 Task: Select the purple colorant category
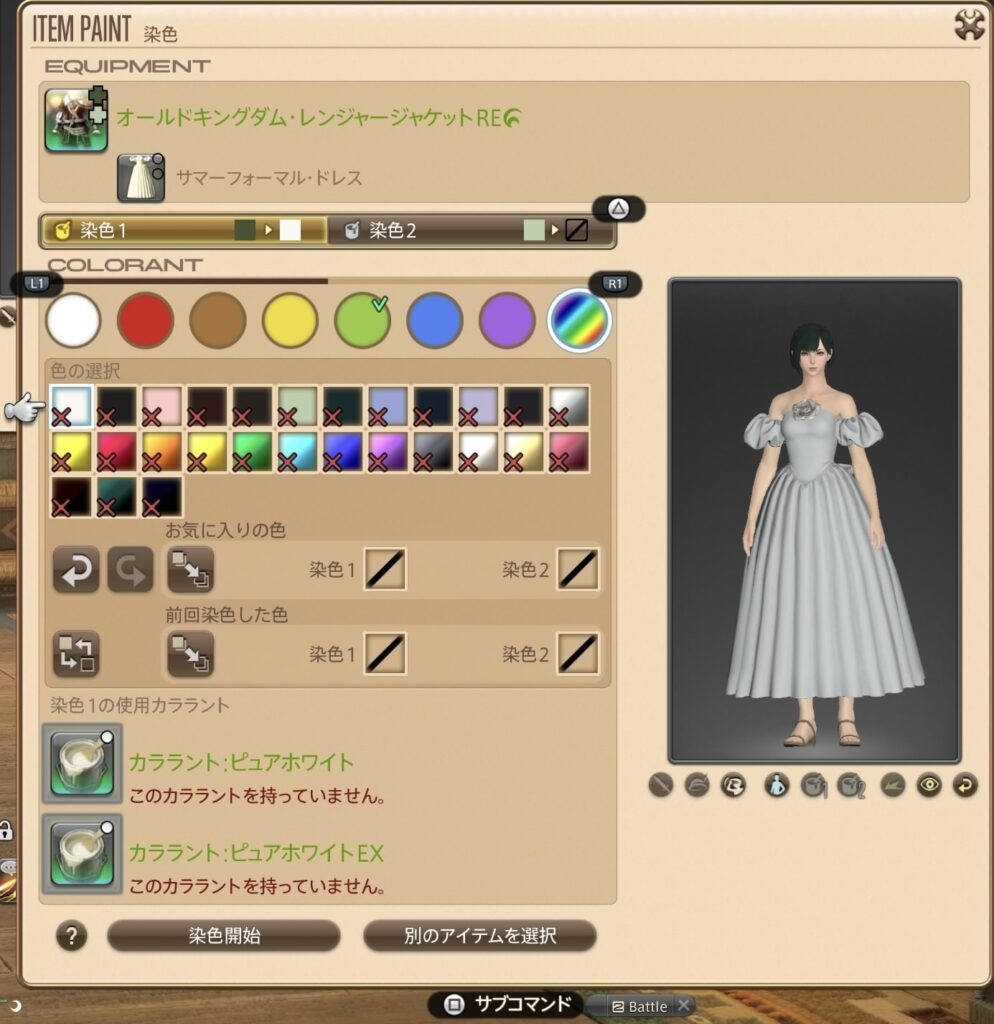pos(507,320)
